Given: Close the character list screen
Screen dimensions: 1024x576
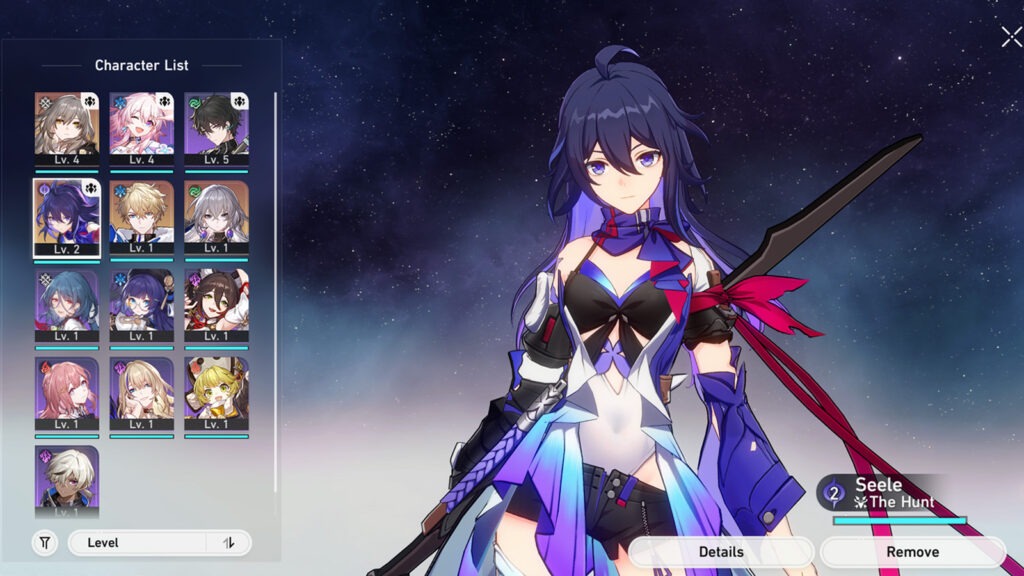Looking at the screenshot, I should pos(1010,37).
